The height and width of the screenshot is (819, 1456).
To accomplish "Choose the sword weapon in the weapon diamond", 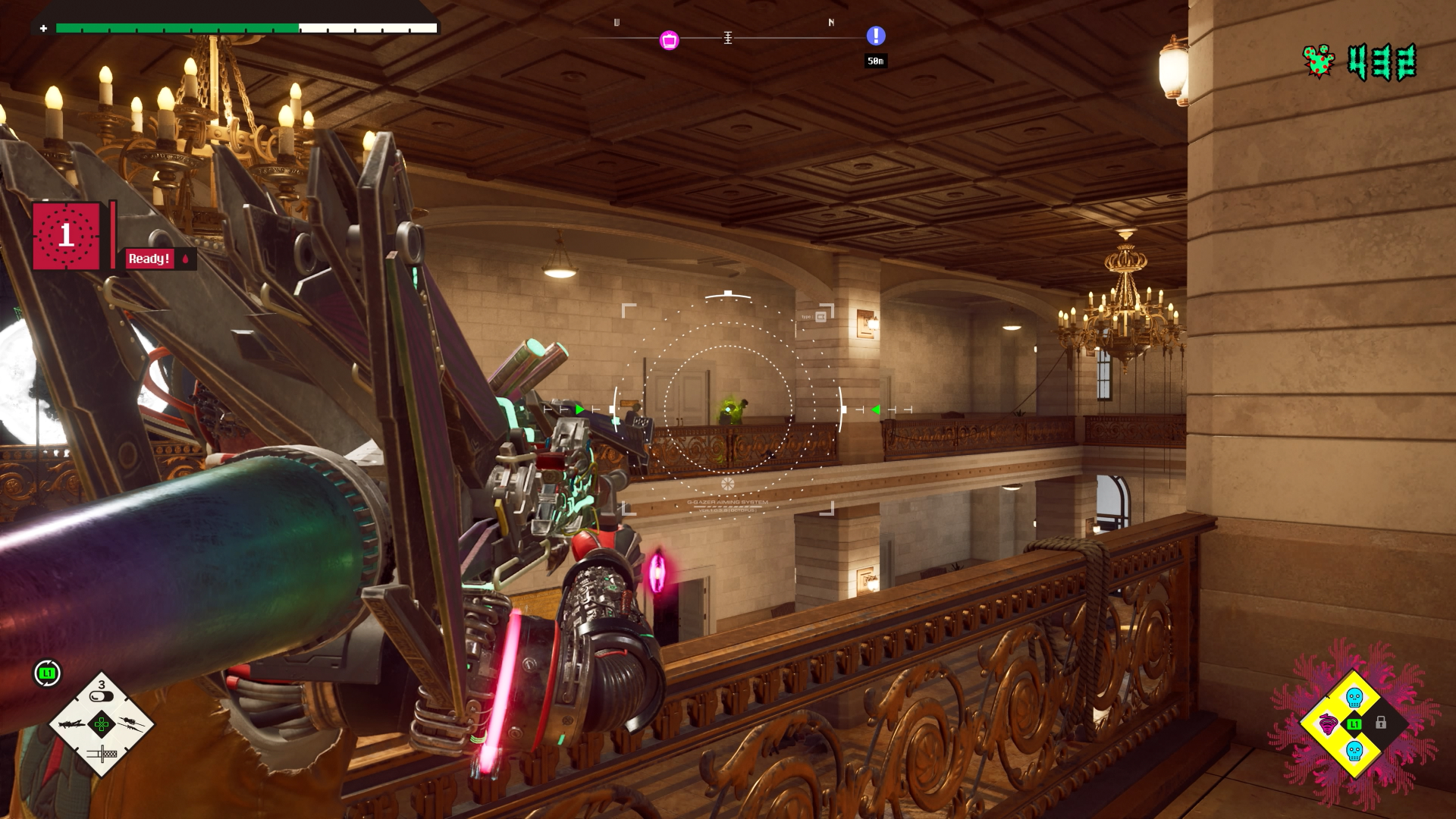I will 102,753.
